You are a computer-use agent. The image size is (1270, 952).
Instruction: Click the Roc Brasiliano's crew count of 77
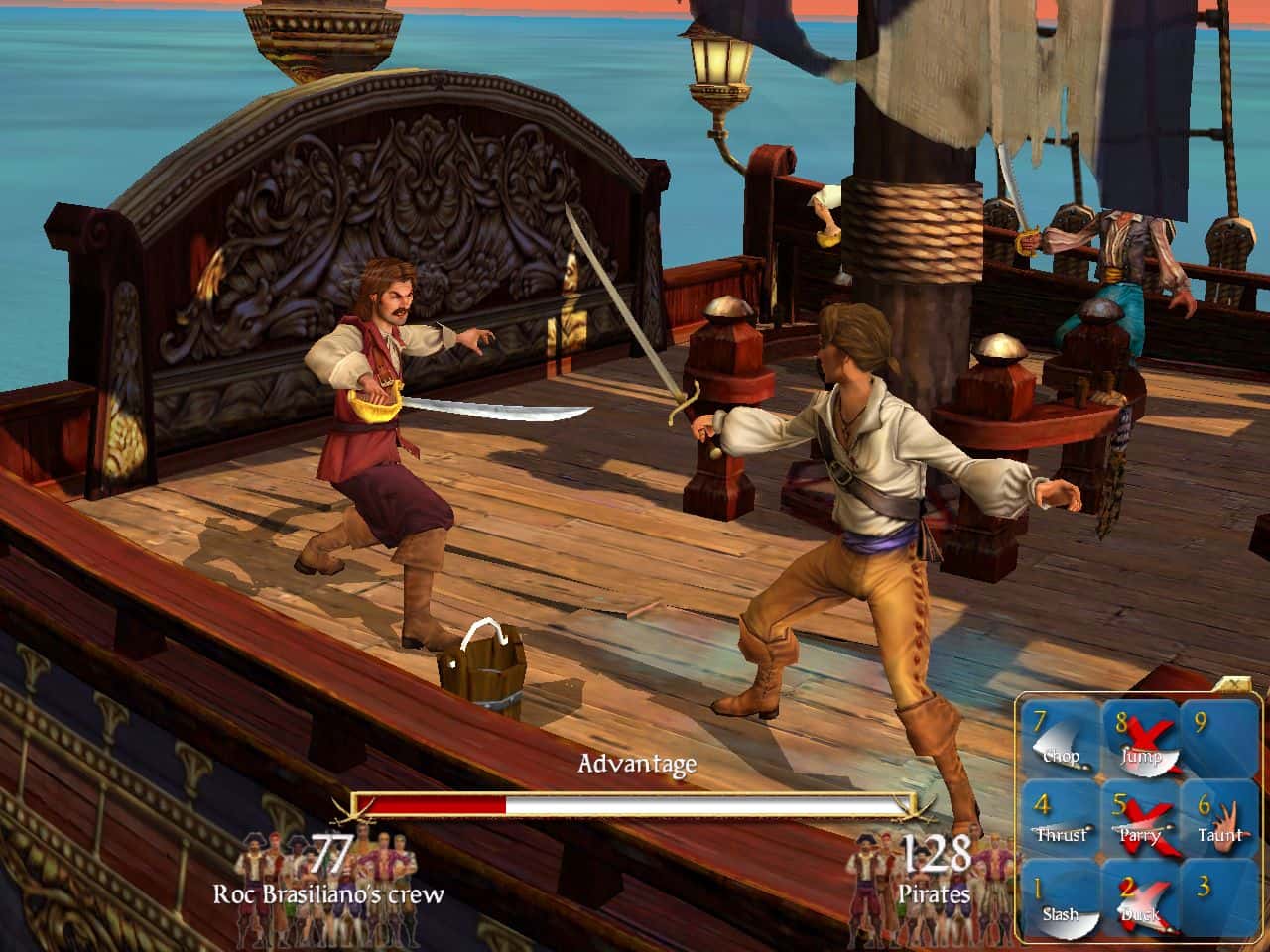(330, 854)
